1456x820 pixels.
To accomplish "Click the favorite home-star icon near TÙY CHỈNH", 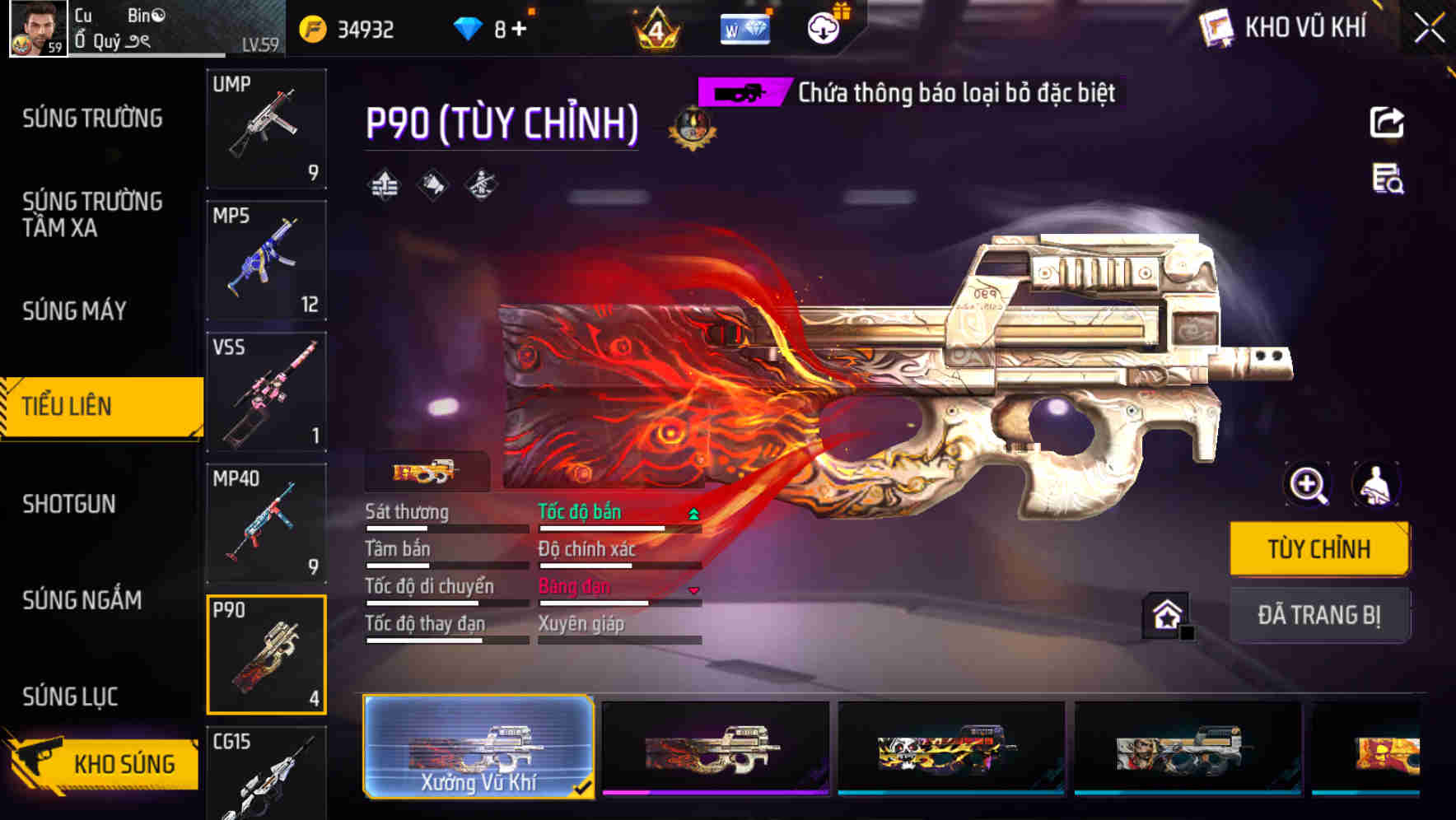I will [1167, 615].
